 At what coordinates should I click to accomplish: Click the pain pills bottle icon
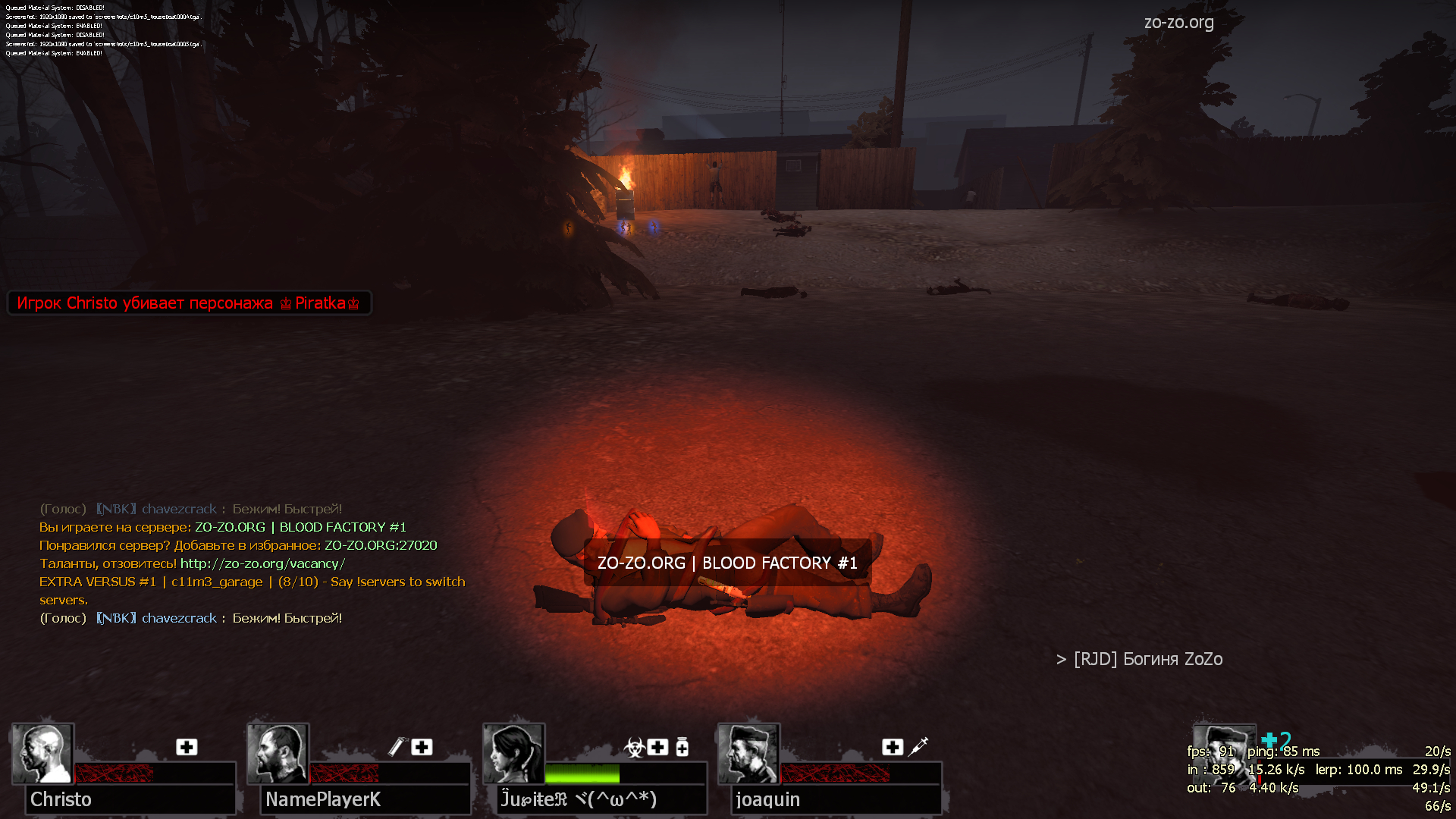[682, 747]
